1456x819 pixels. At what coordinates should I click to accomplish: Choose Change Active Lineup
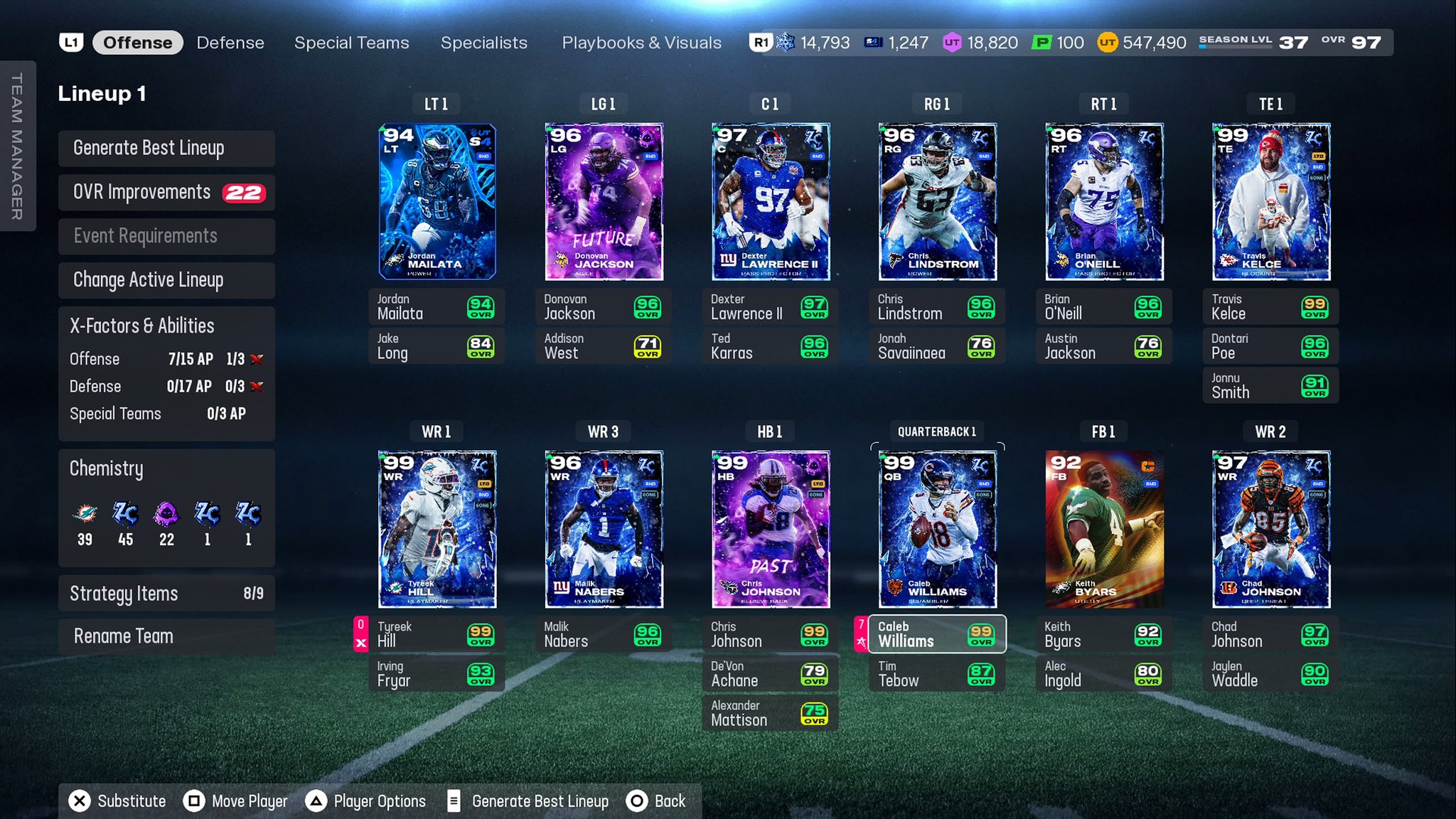click(166, 280)
